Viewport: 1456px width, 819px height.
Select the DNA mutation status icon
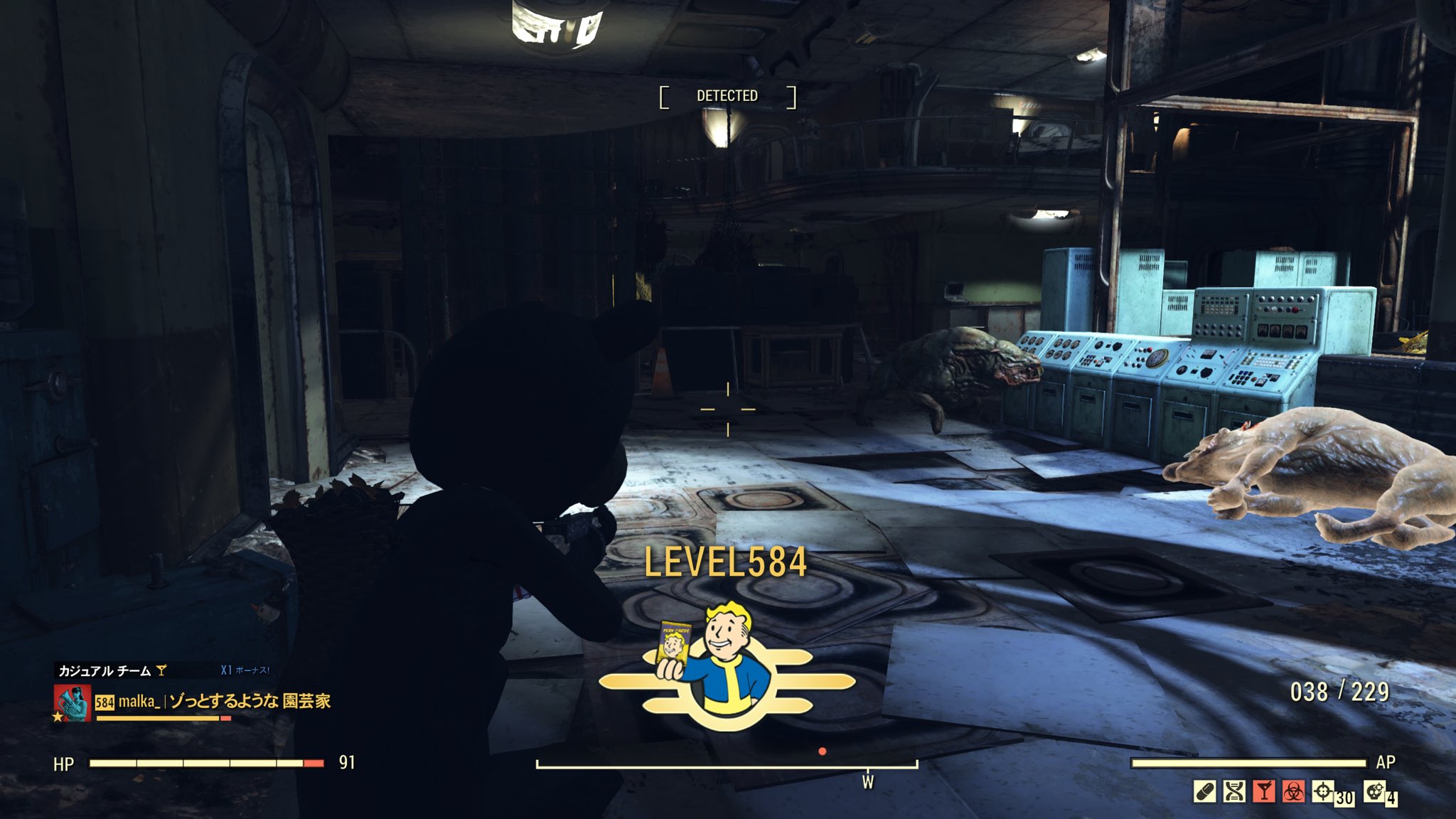1235,791
